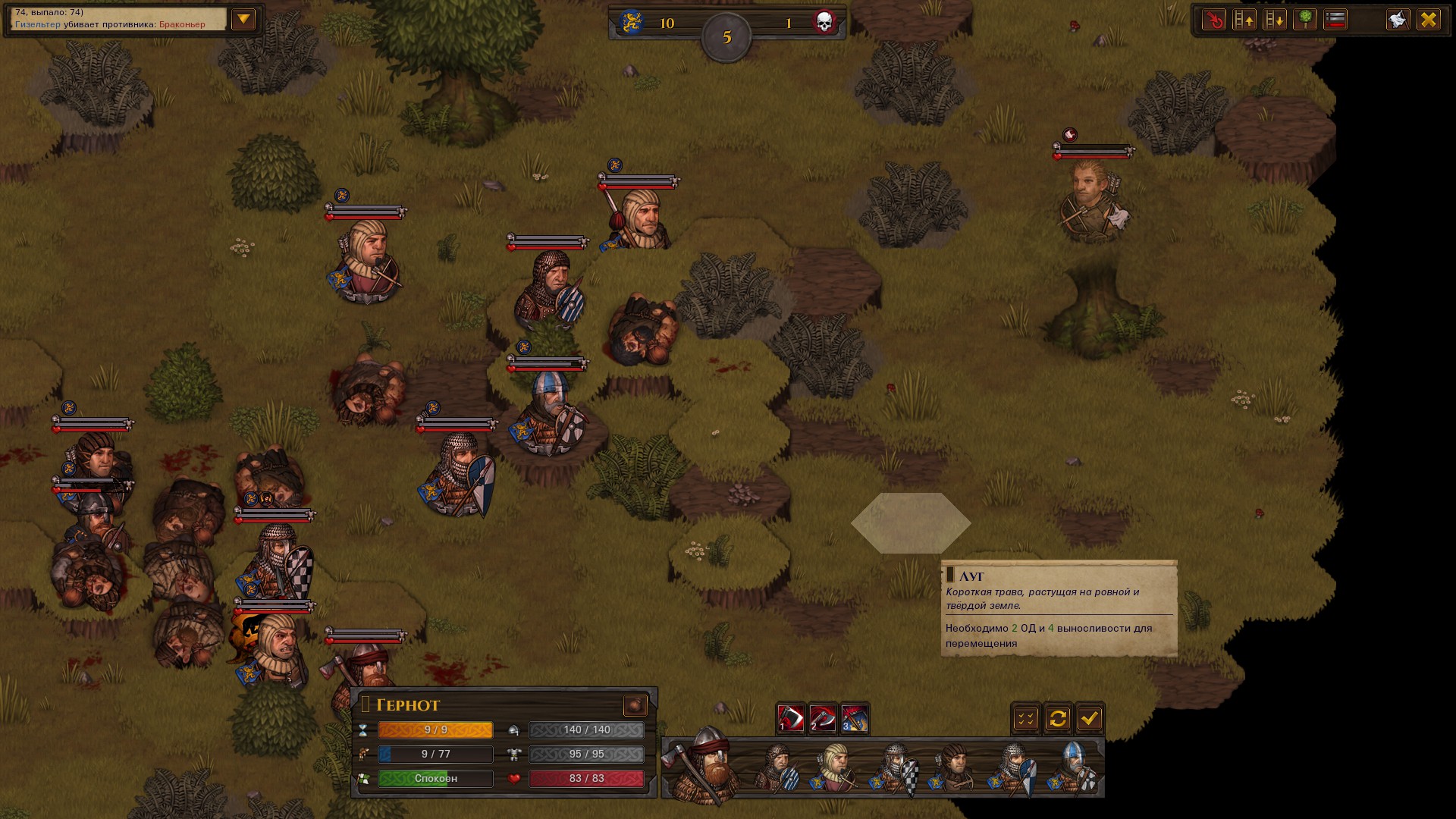
Task: Activate the first axe chop skill
Action: [x=790, y=718]
